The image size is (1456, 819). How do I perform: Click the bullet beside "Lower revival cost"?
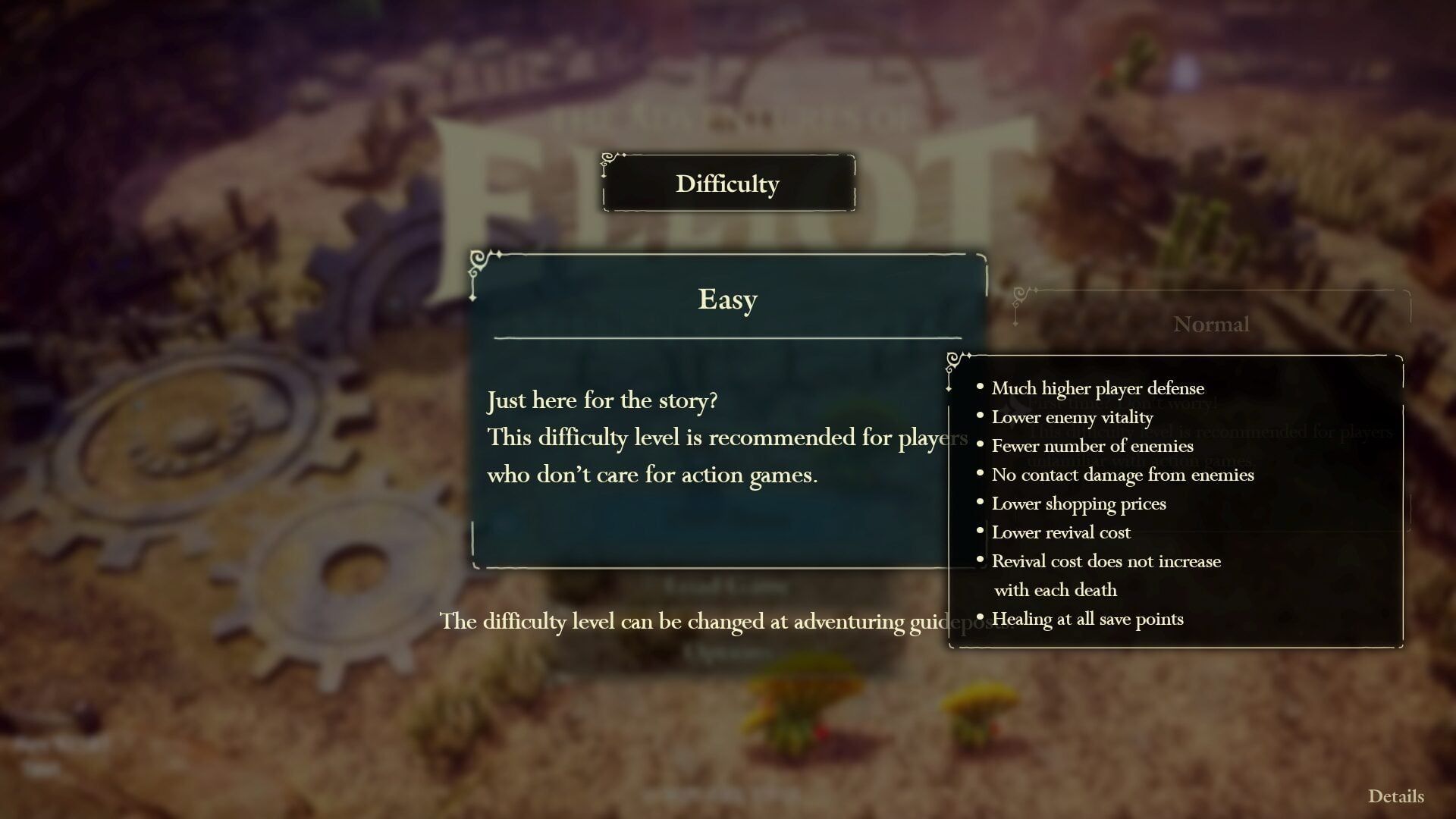point(981,531)
